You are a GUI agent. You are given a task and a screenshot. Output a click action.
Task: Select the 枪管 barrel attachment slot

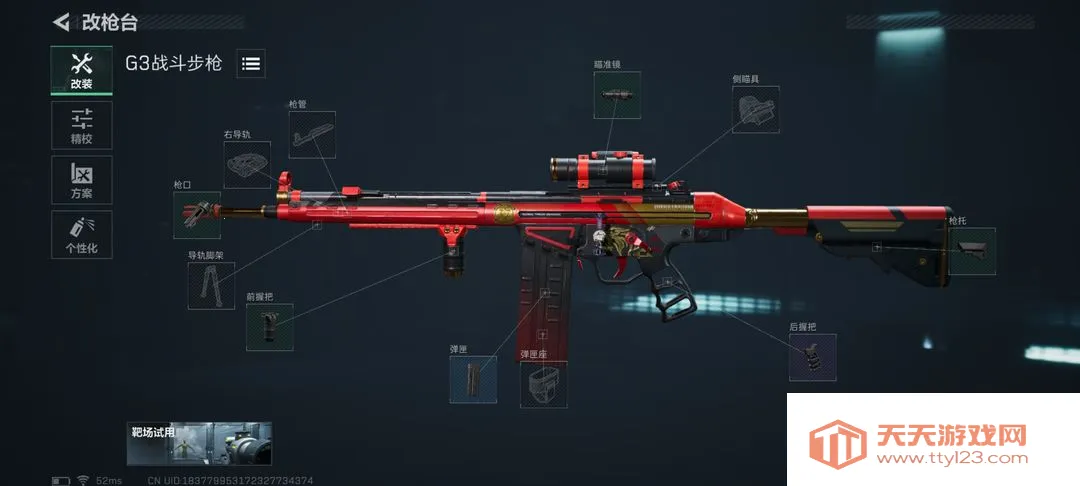coord(312,135)
